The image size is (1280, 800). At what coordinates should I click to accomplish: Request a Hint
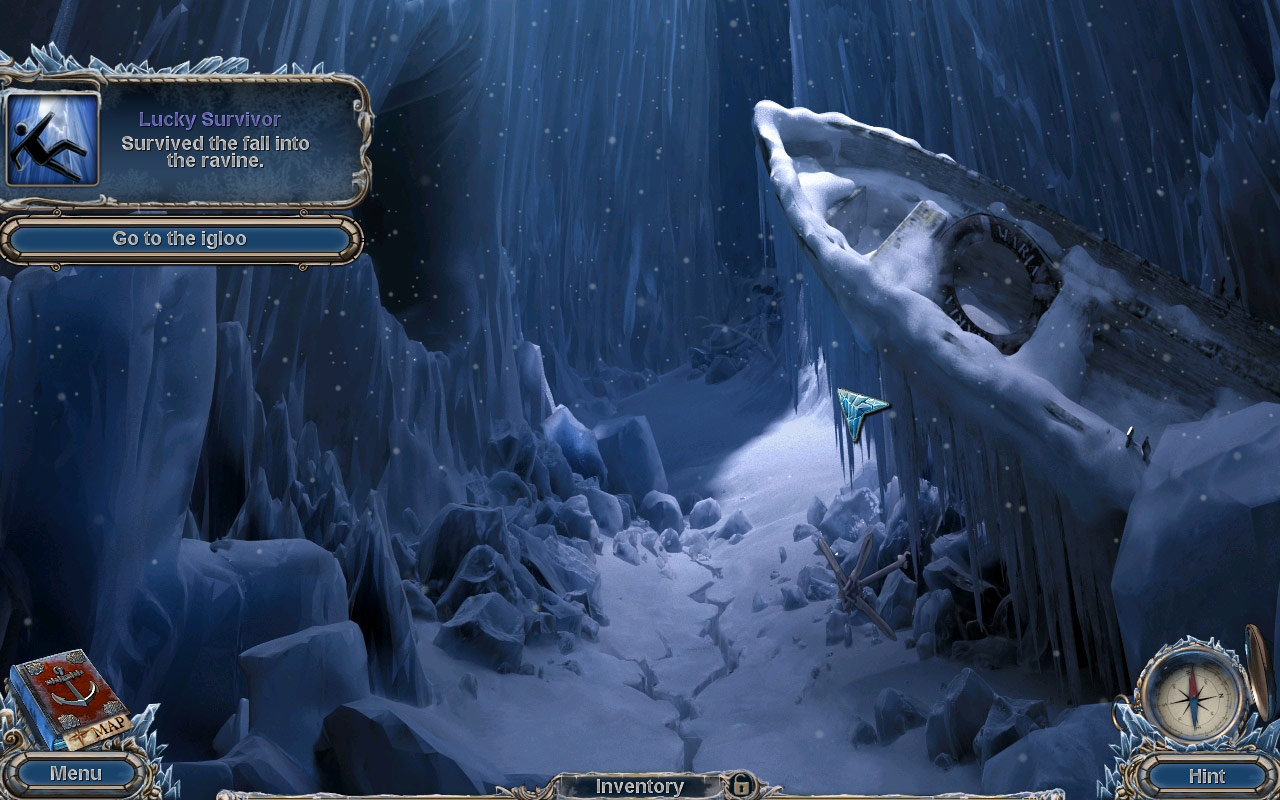1206,775
